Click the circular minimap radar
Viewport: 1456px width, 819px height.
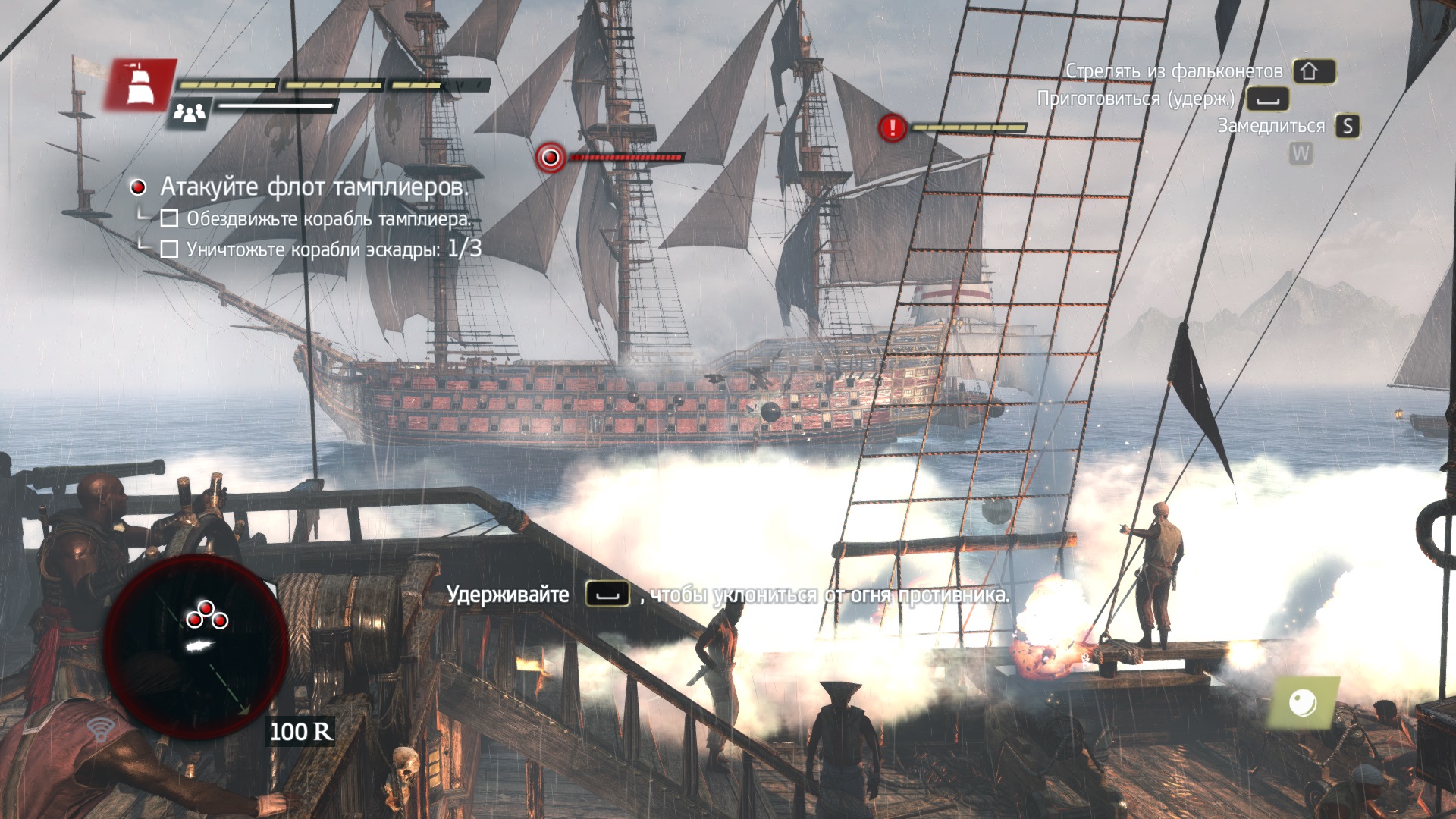(196, 645)
